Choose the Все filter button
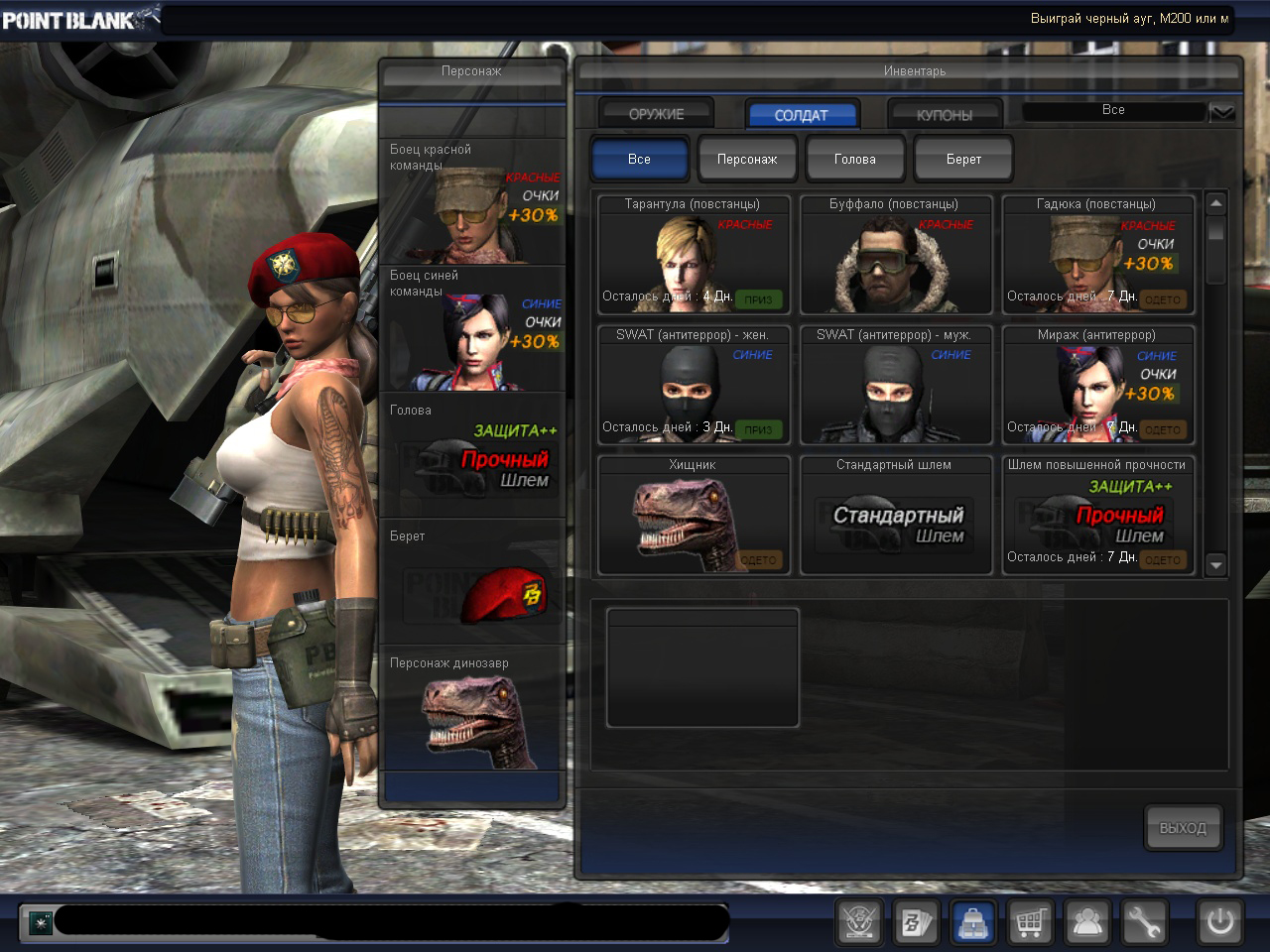1270x952 pixels. point(639,159)
